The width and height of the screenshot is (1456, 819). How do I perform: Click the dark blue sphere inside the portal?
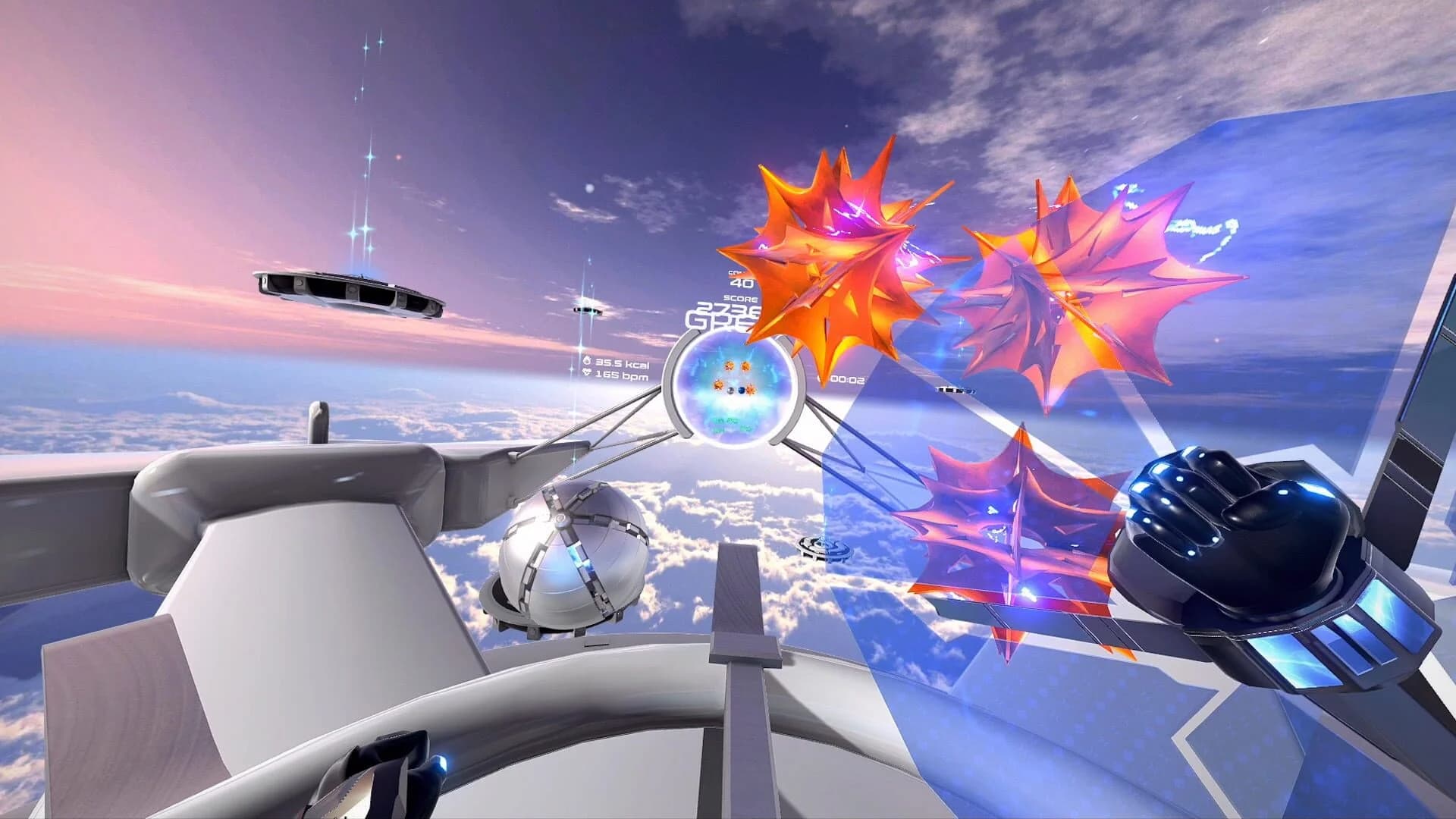click(x=742, y=391)
